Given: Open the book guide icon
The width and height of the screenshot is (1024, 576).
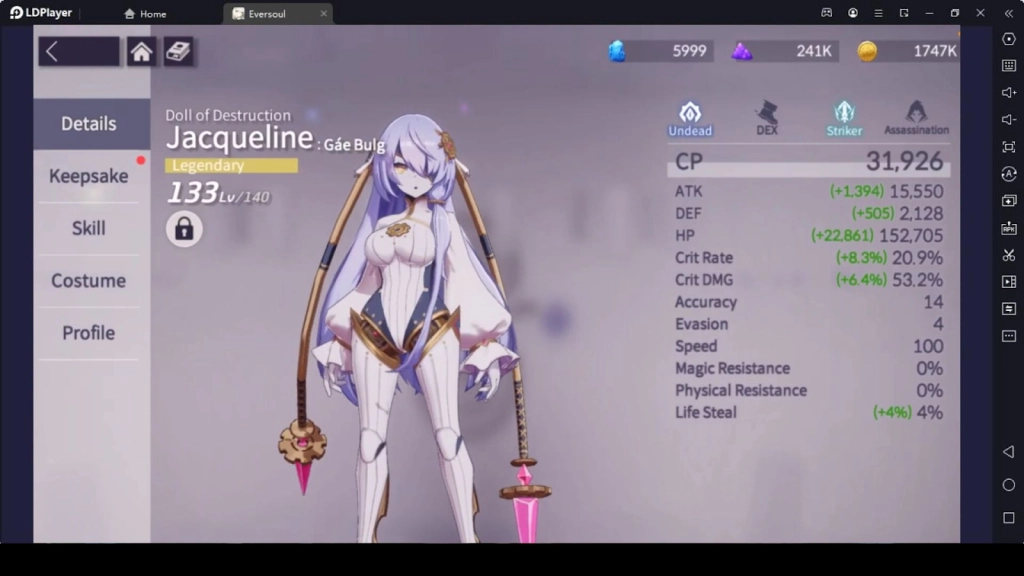Looking at the screenshot, I should pos(179,52).
